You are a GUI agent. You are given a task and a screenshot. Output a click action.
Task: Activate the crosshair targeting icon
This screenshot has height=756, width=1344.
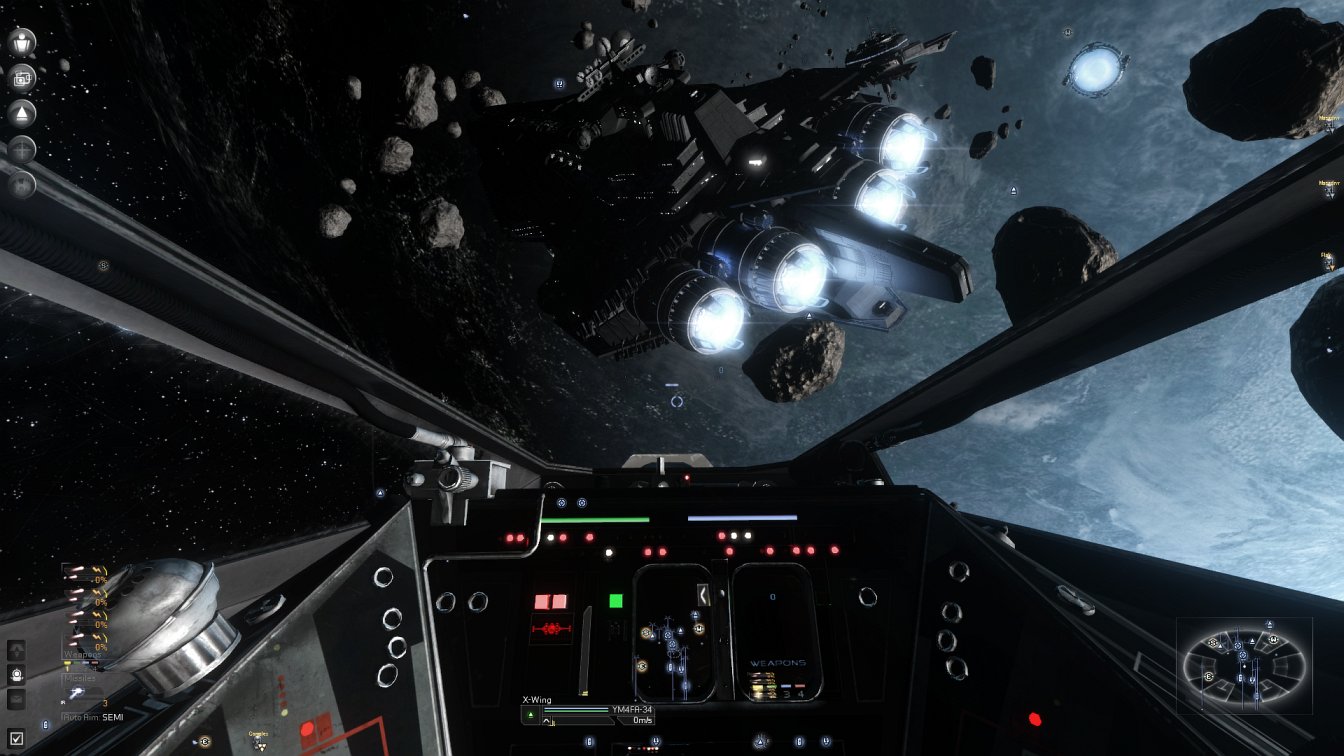pos(22,149)
